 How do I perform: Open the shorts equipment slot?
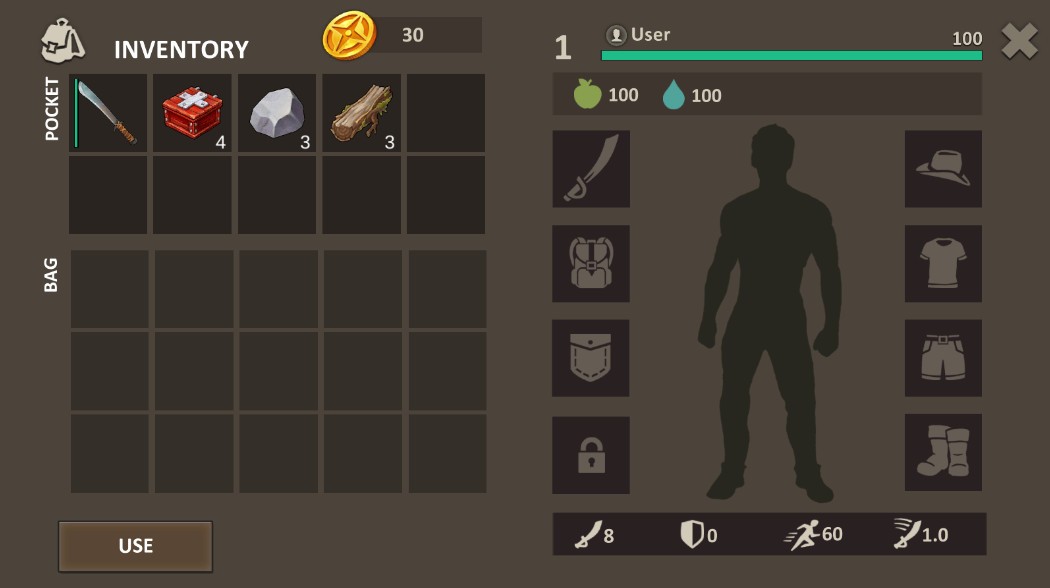tap(943, 358)
